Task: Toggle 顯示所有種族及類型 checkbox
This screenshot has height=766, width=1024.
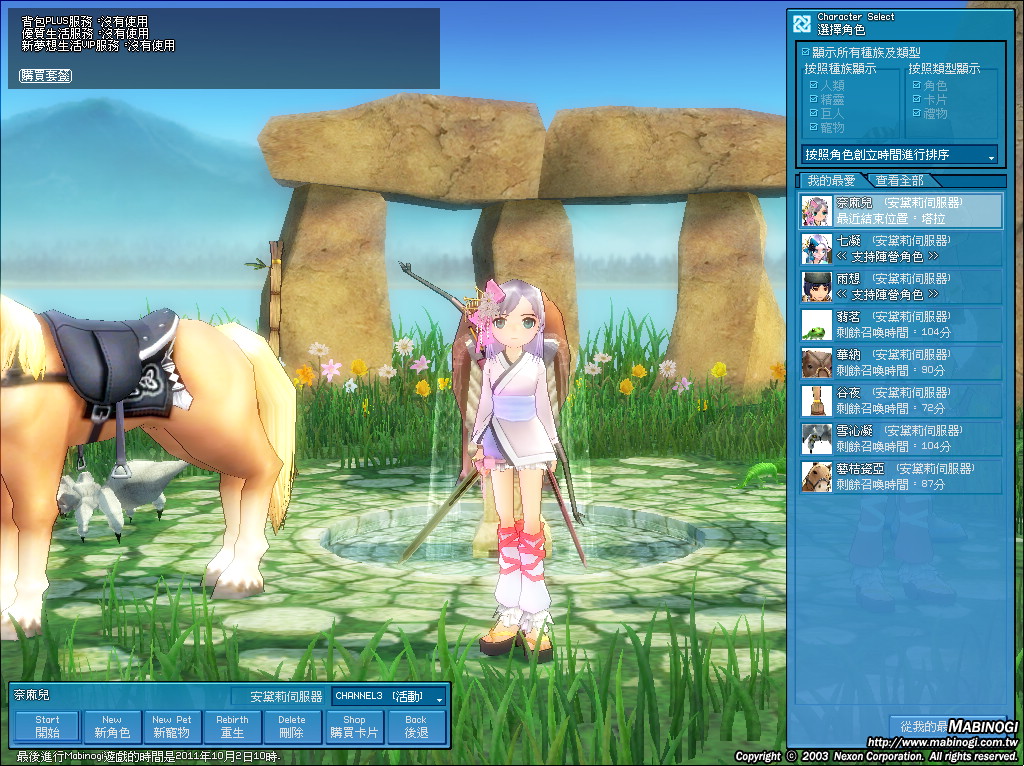Action: click(807, 52)
